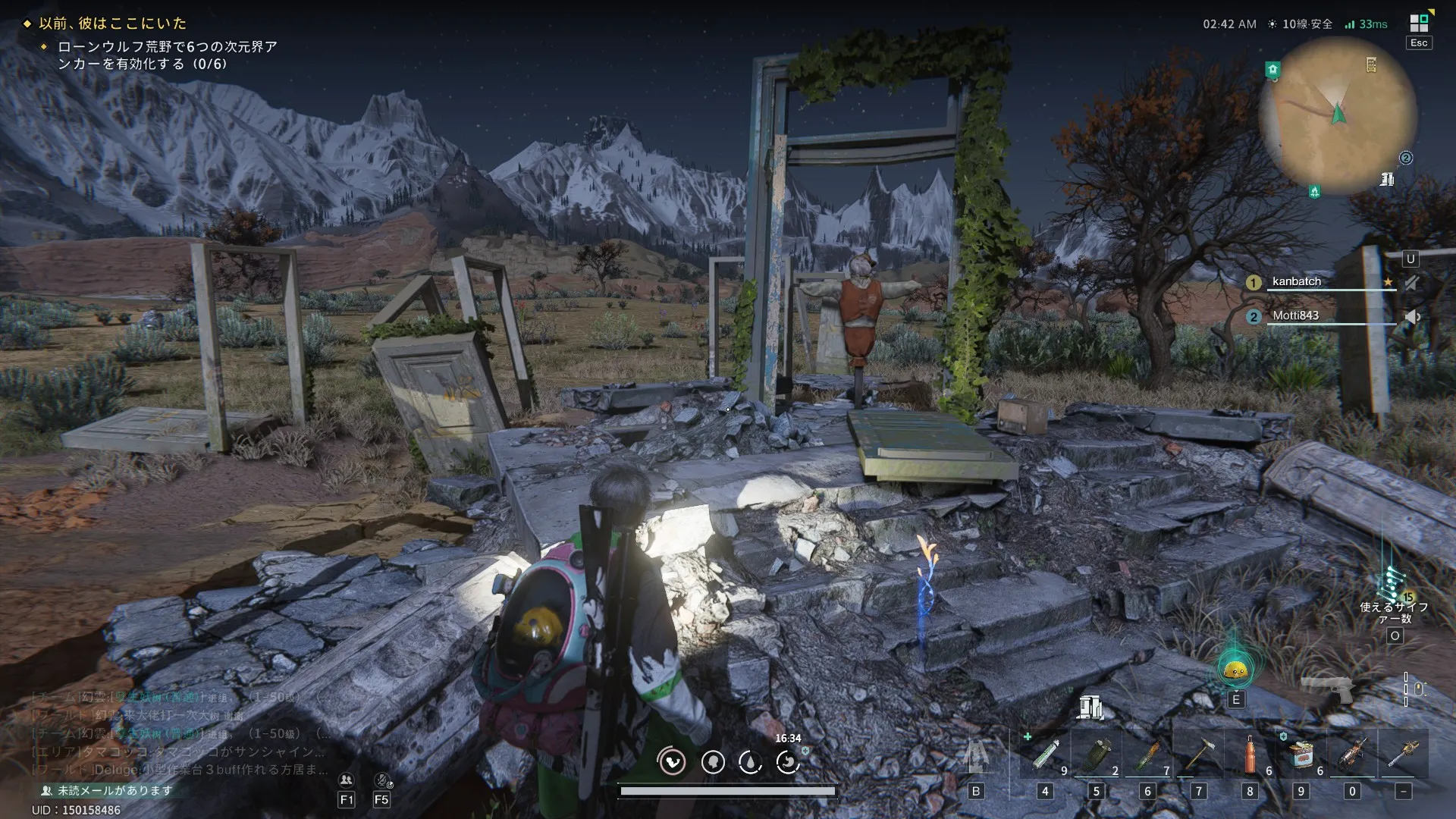Open the tracked quest 以前、彼はここにいた
Image resolution: width=1456 pixels, height=819 pixels.
[x=112, y=24]
